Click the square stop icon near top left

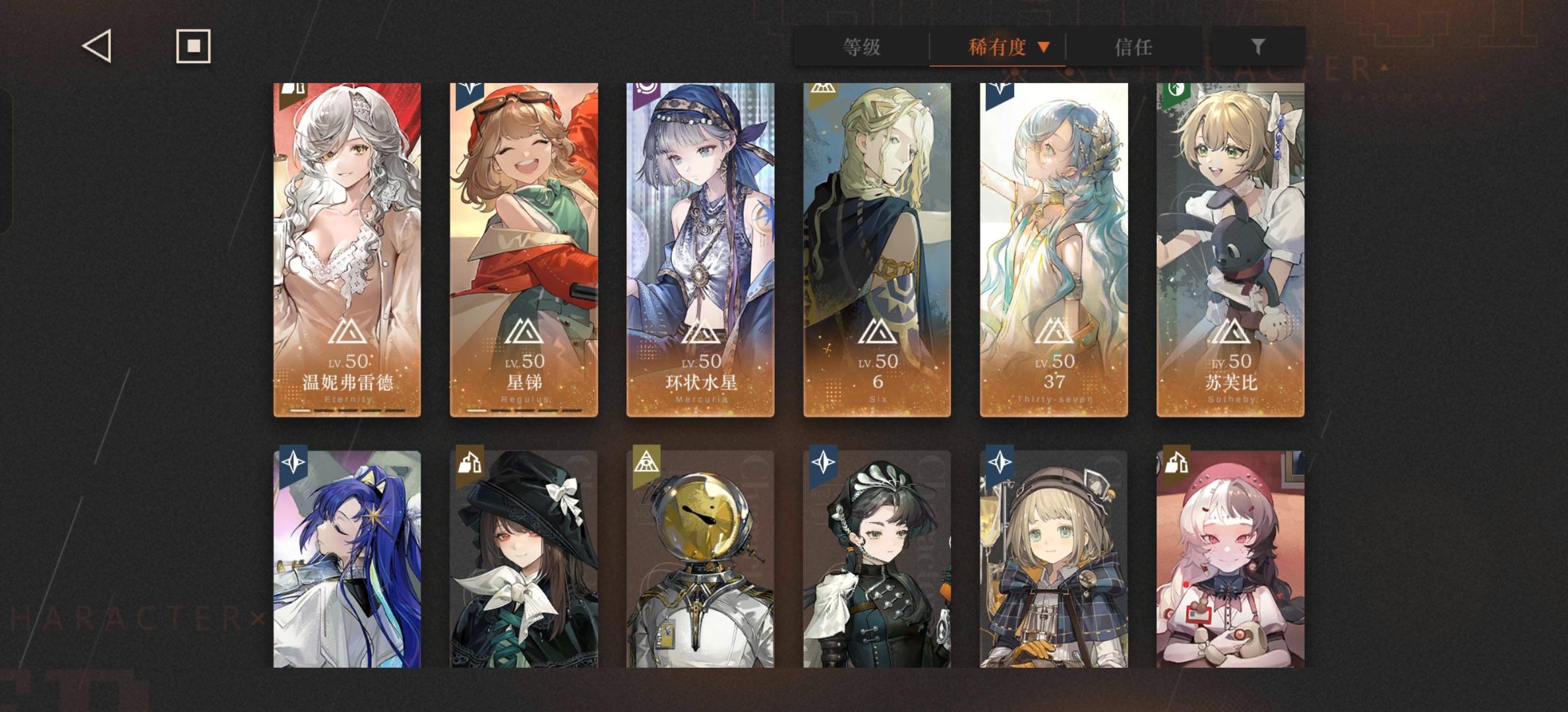193,46
